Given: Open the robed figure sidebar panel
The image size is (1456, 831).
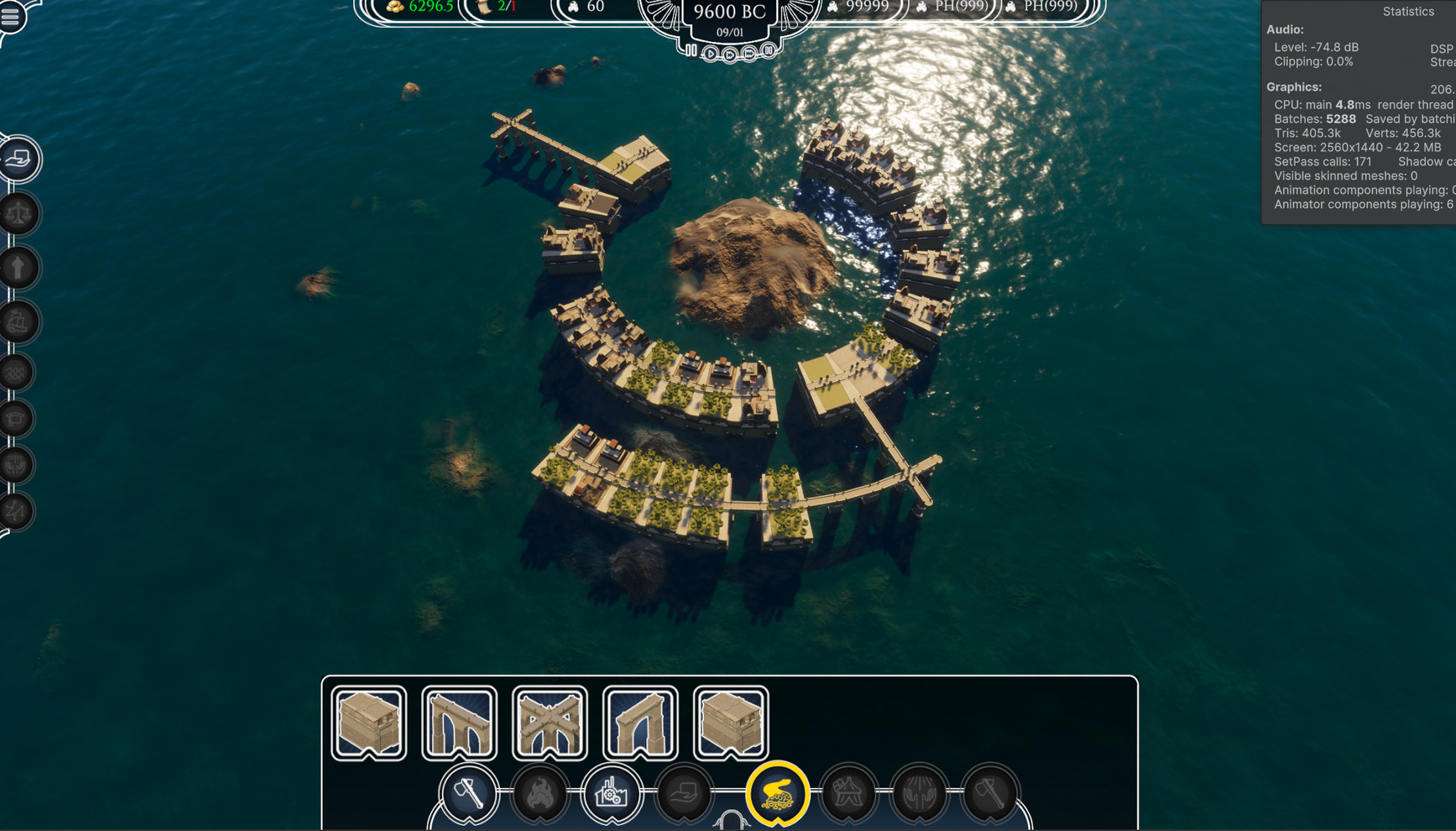Looking at the screenshot, I should tap(18, 267).
